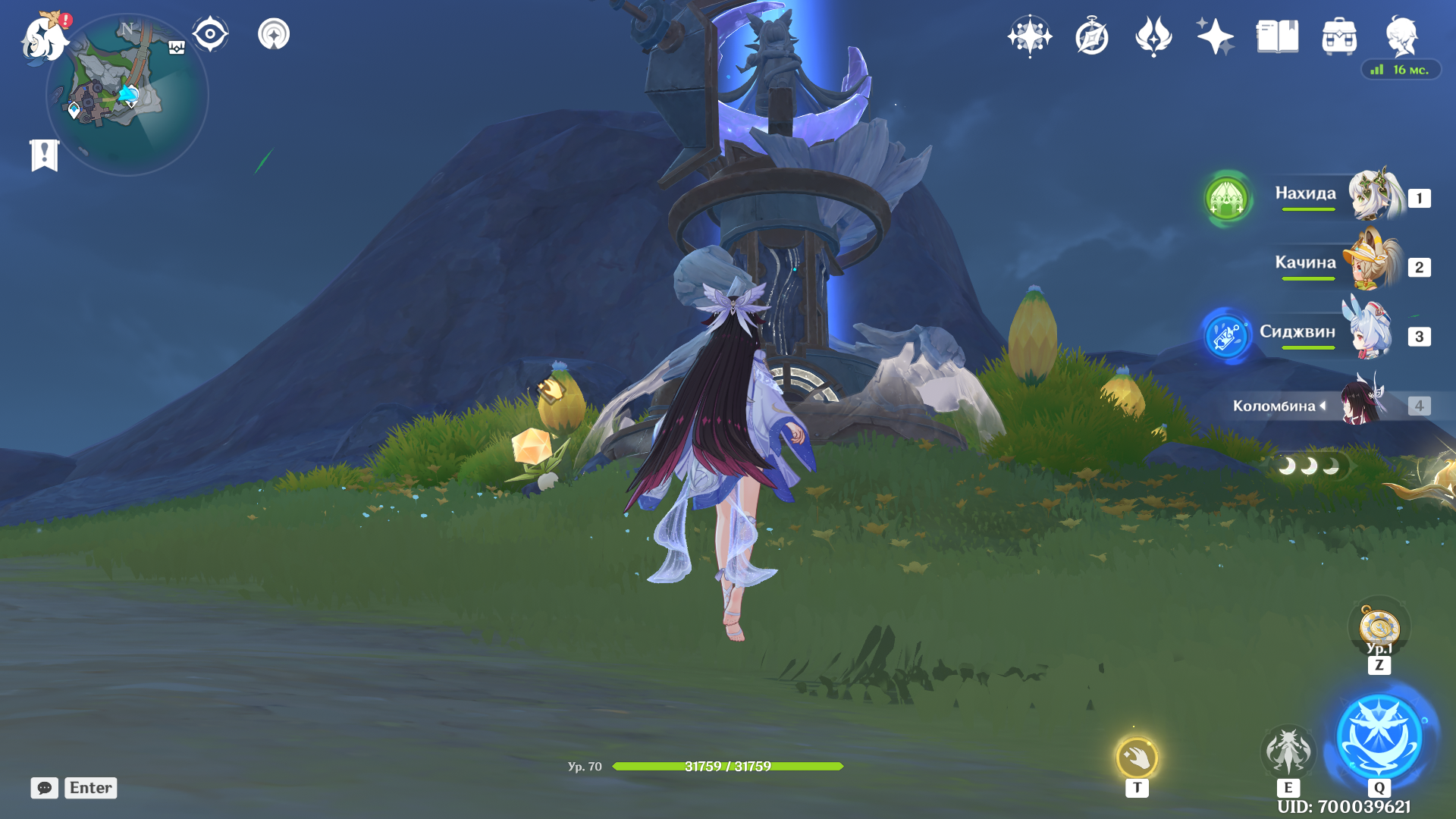This screenshot has height=819, width=1456.
Task: Toggle the elemental sight eye icon
Action: point(210,34)
